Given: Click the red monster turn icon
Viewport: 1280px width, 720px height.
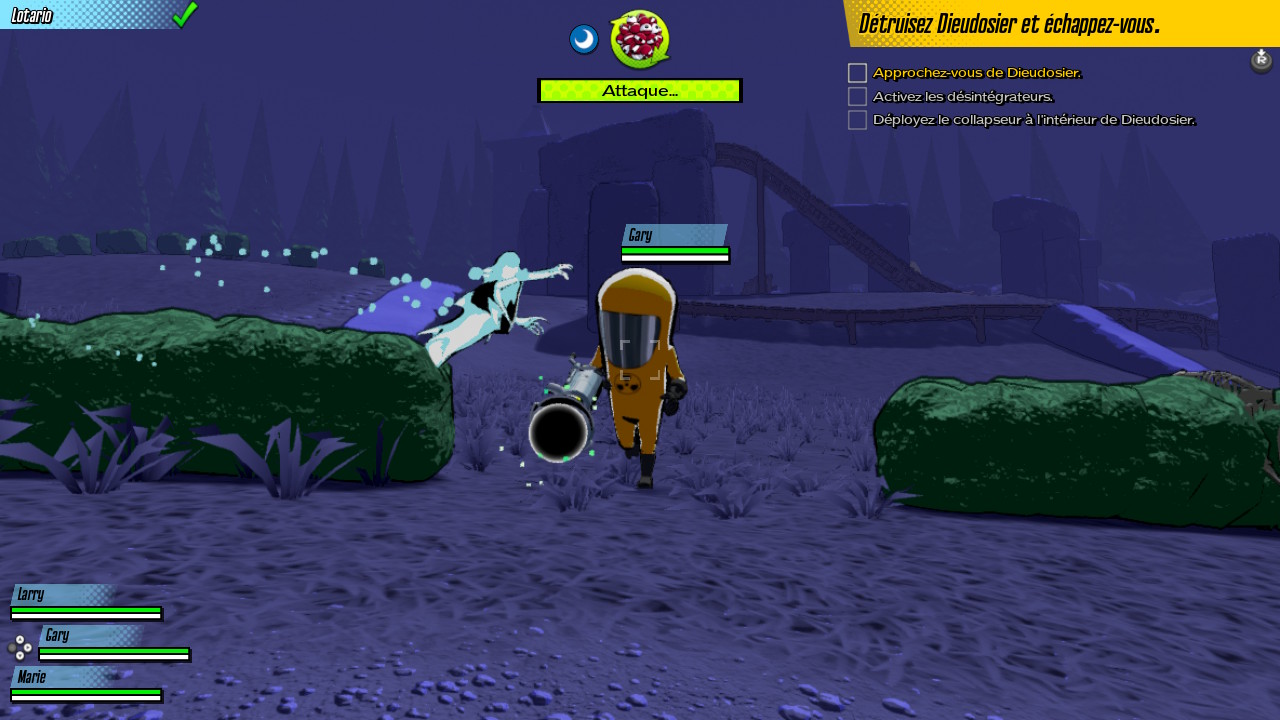Looking at the screenshot, I should point(639,39).
